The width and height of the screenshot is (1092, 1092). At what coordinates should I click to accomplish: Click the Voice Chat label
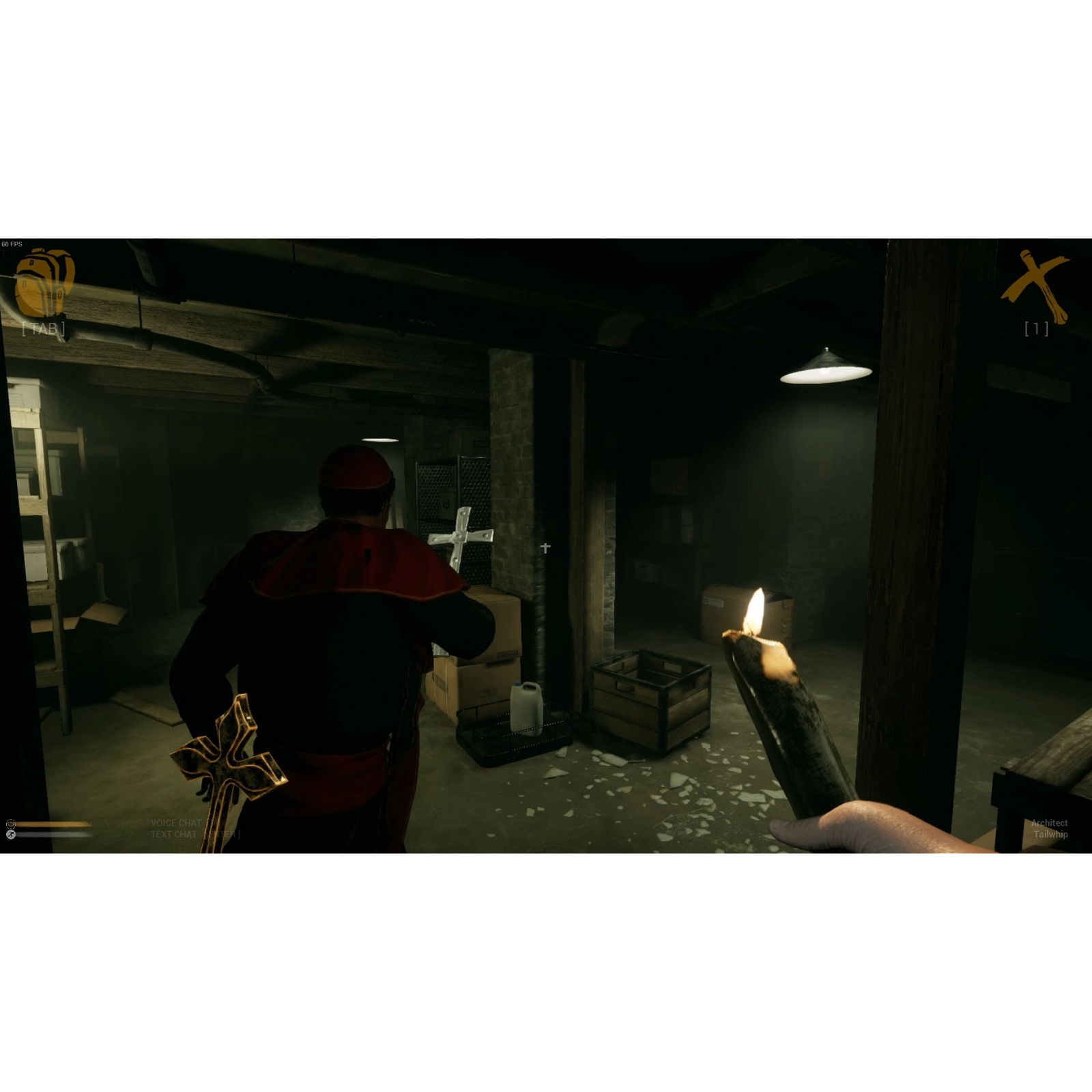coord(176,823)
